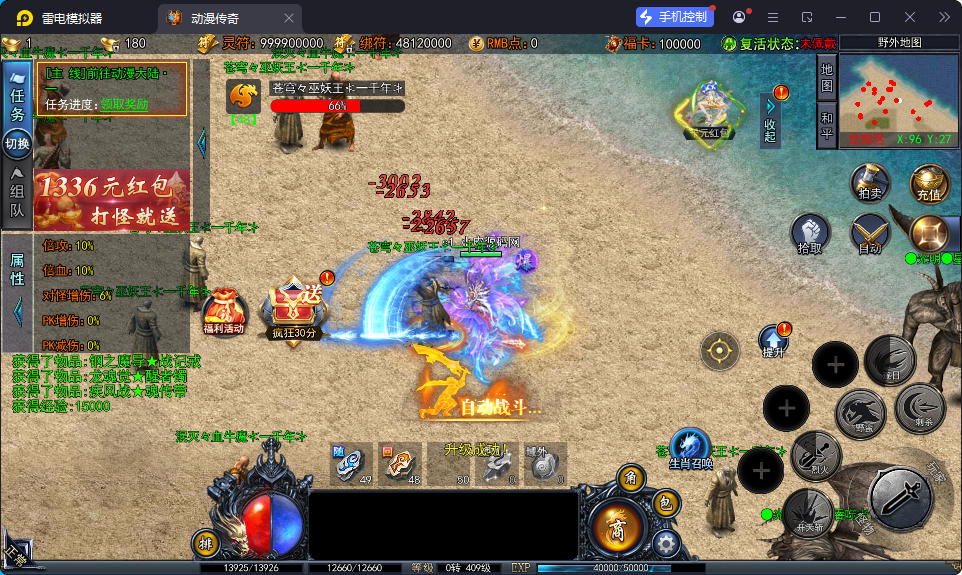Open the 1336元红包 red packet banner
The image size is (962, 575).
[112, 198]
